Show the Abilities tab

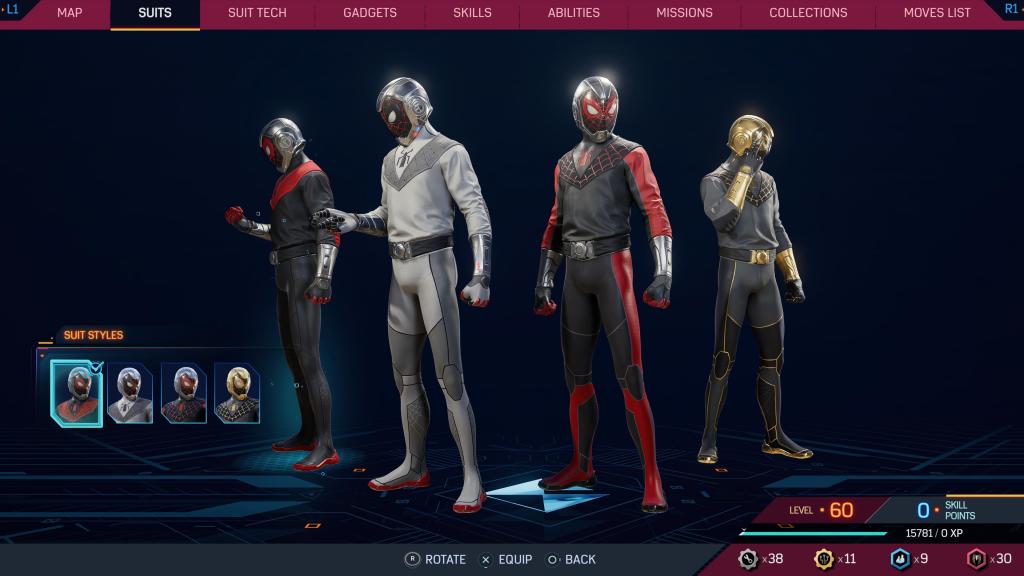point(574,13)
